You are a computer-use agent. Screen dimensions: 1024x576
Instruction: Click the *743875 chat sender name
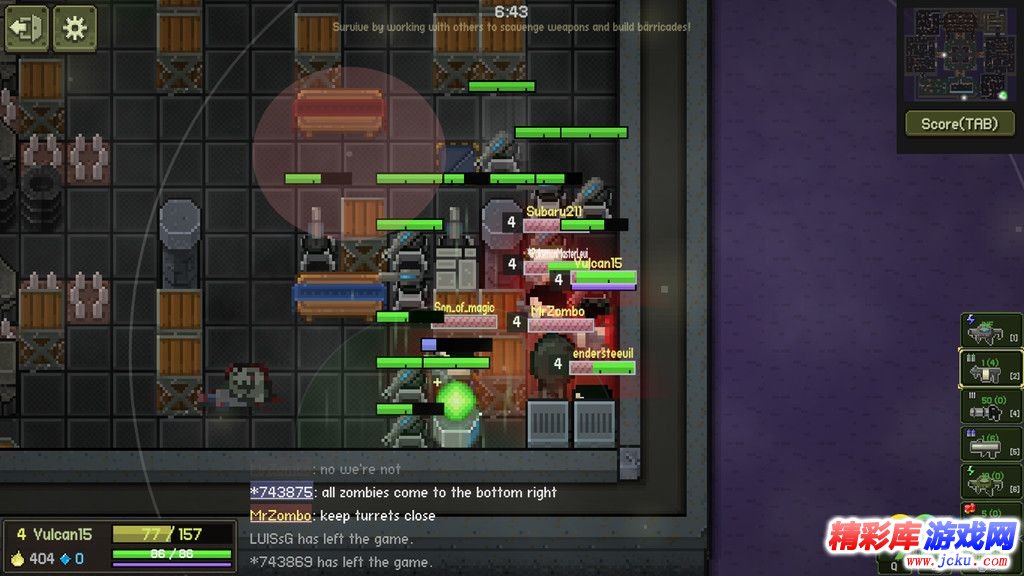click(x=280, y=492)
